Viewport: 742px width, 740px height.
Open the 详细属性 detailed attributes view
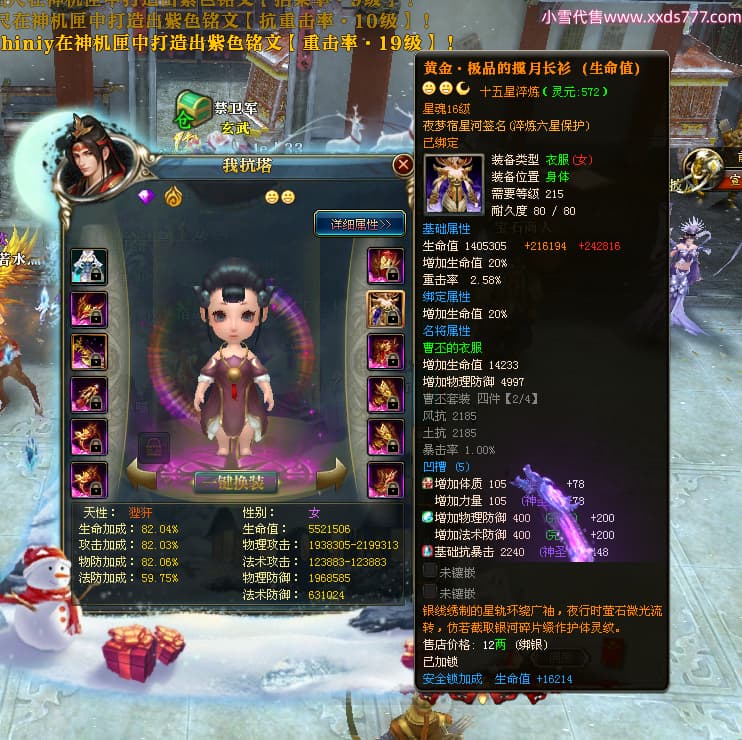pos(360,222)
